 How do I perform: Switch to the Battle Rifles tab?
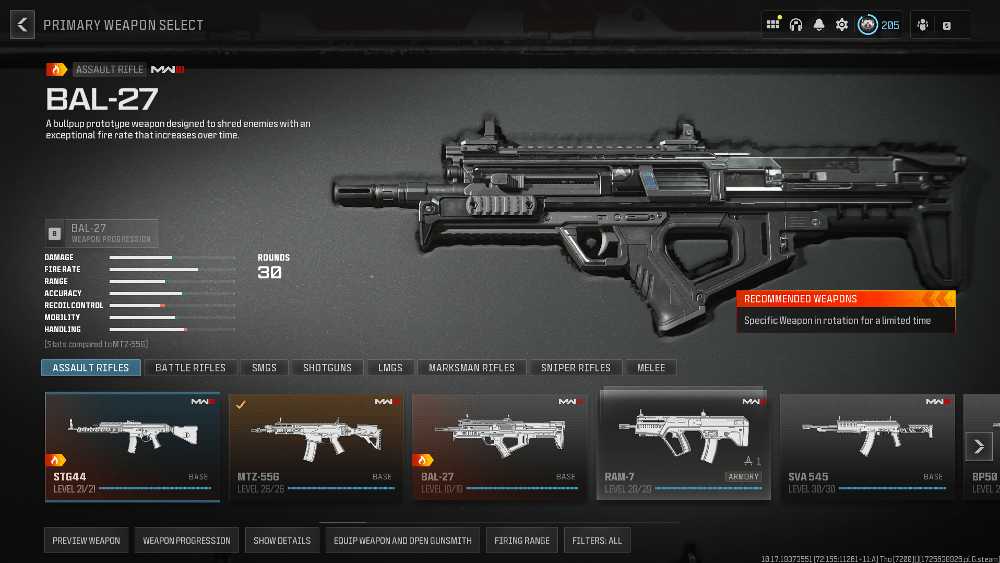click(191, 368)
